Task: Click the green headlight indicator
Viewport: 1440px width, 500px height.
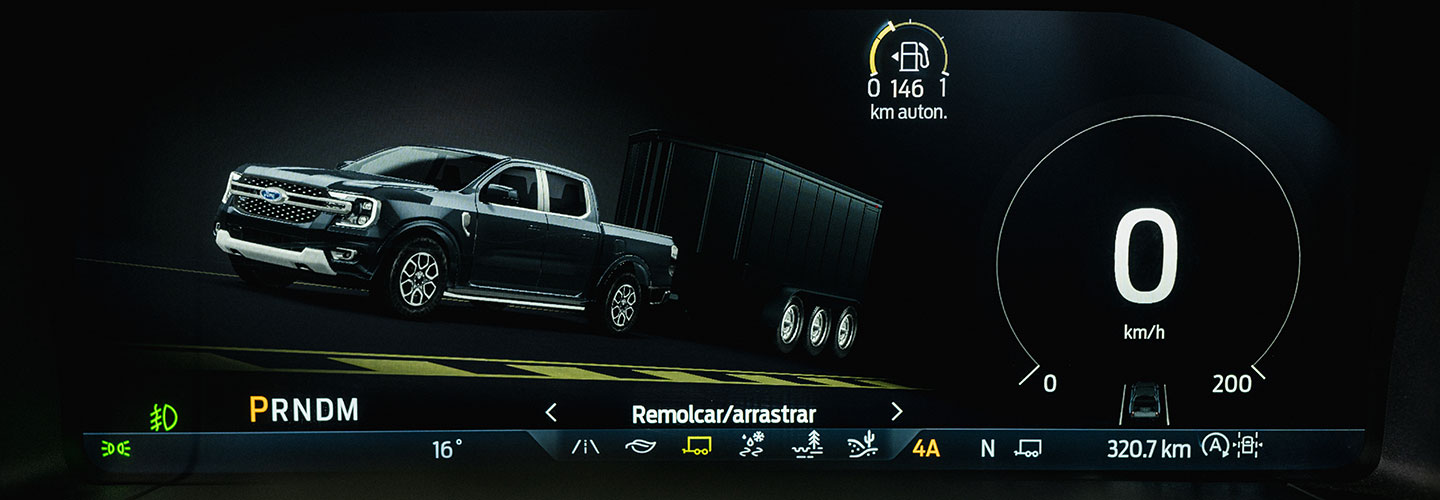Action: (115, 449)
